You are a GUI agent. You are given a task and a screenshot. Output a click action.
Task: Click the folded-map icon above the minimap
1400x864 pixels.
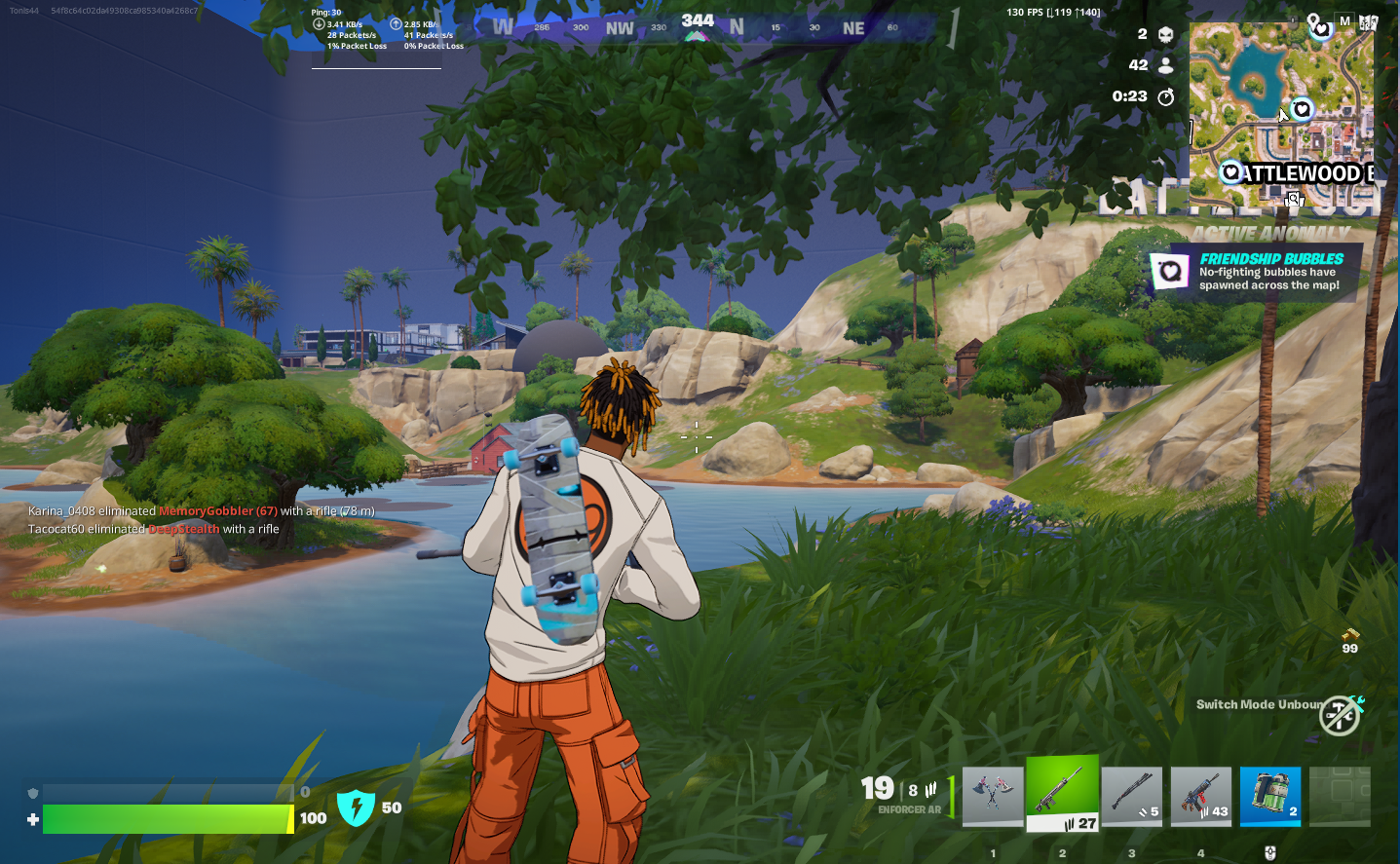point(1368,21)
